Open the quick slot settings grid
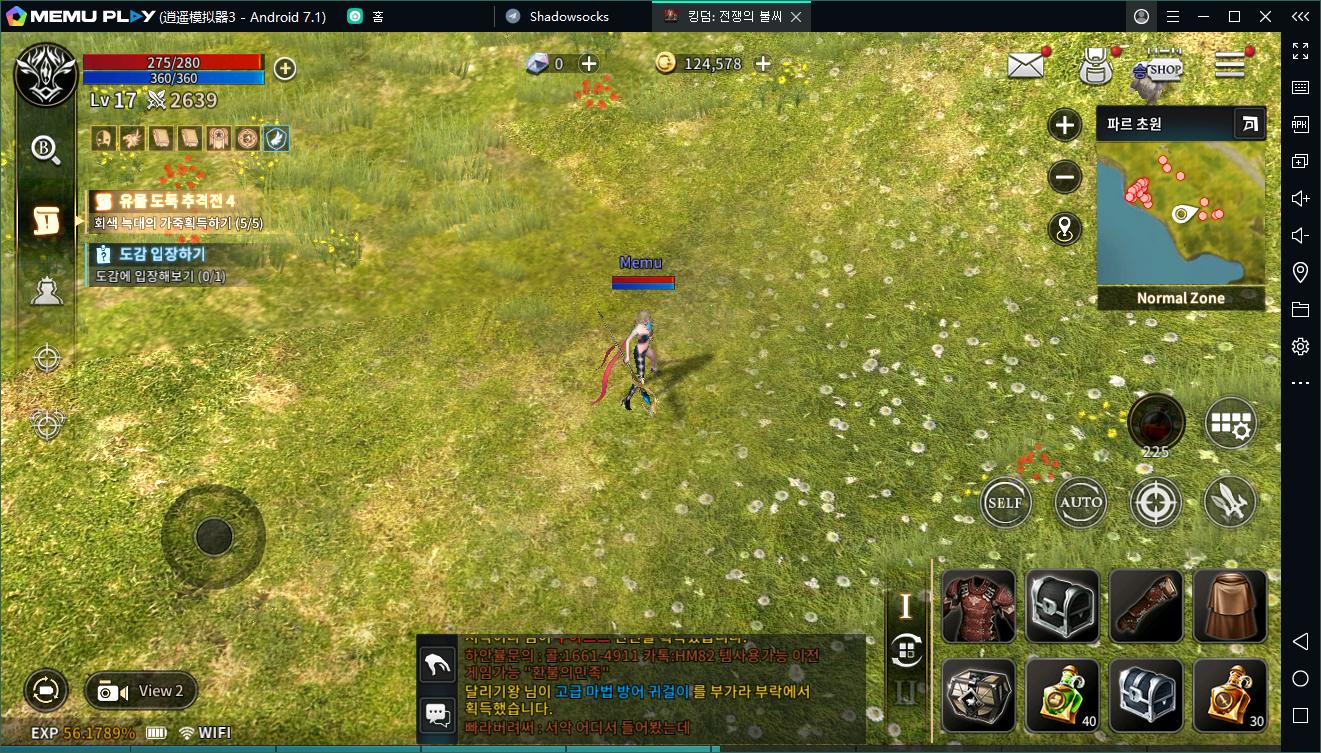Viewport: 1321px width, 753px height. tap(1230, 424)
